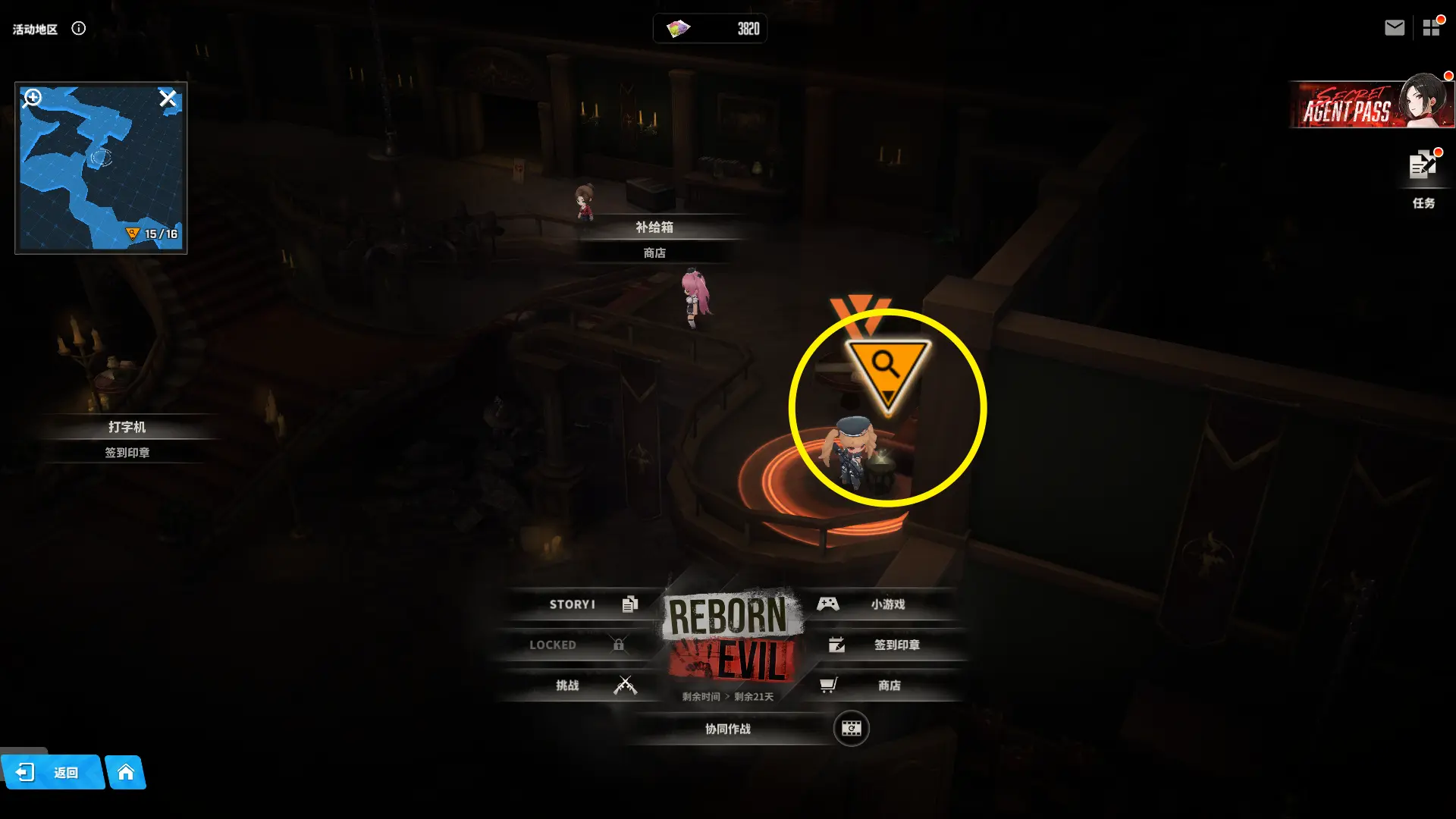
Task: Open the 挑战 challenge entry
Action: (x=584, y=686)
